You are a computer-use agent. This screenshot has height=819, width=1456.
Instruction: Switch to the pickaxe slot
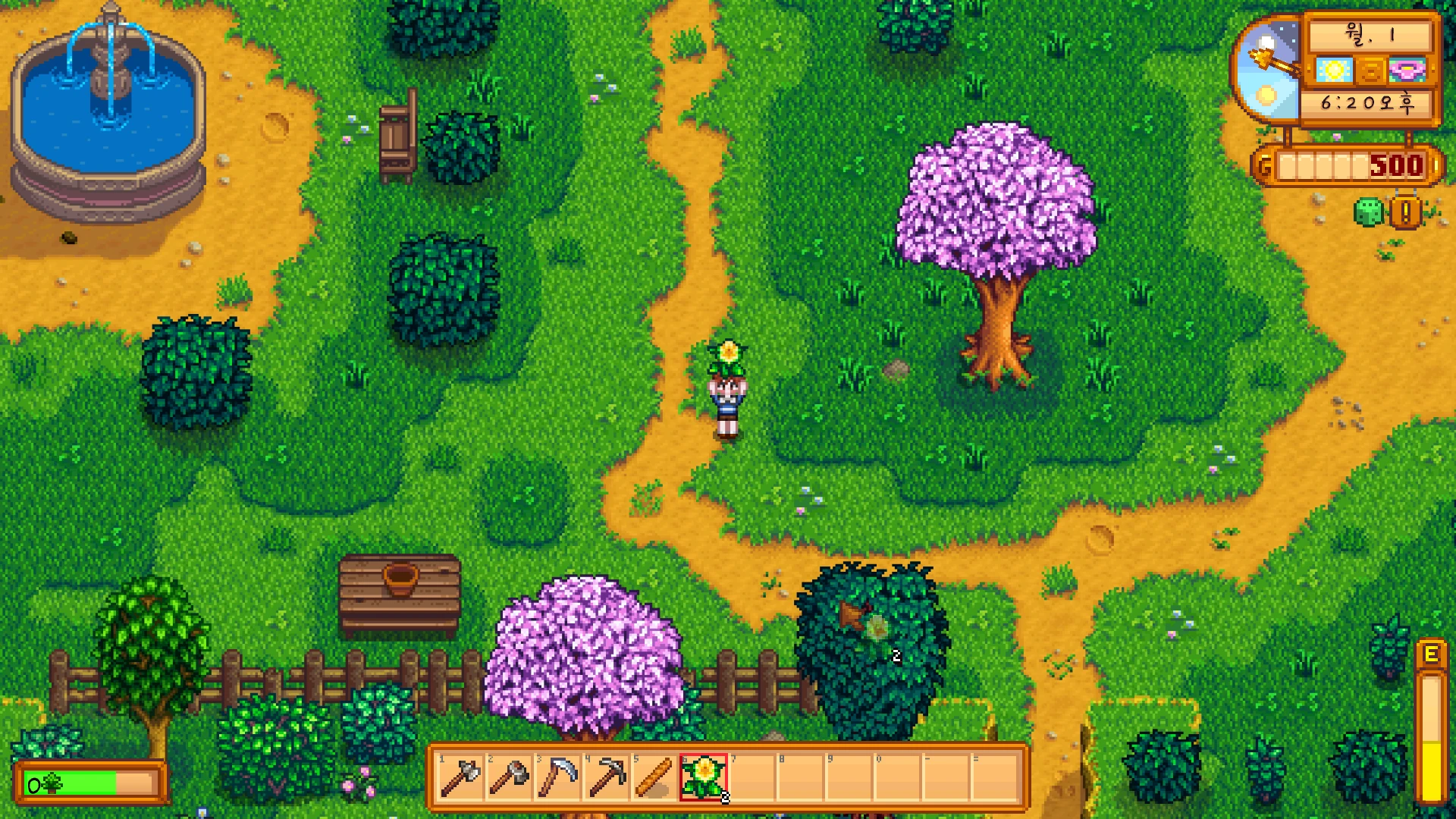click(606, 777)
